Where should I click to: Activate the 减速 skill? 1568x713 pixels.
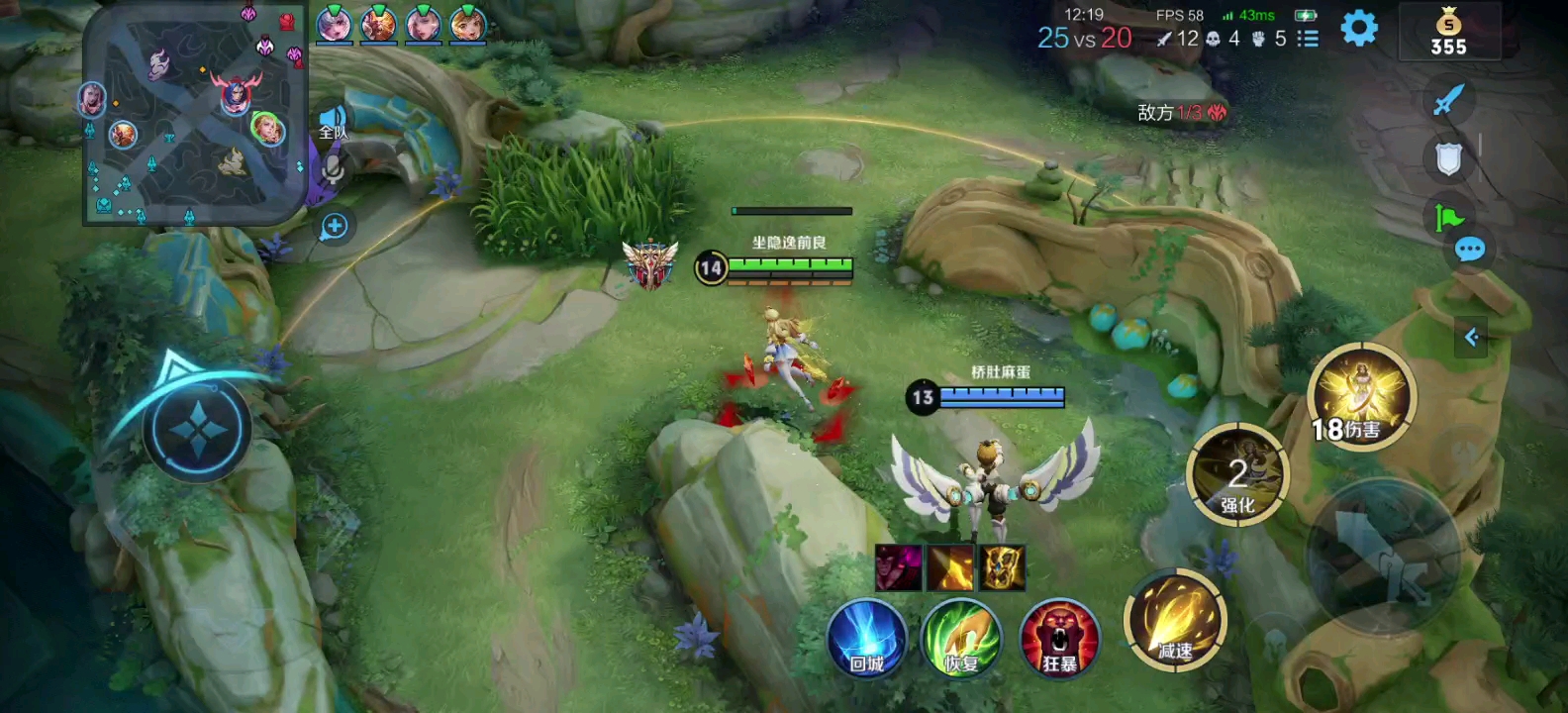1175,621
